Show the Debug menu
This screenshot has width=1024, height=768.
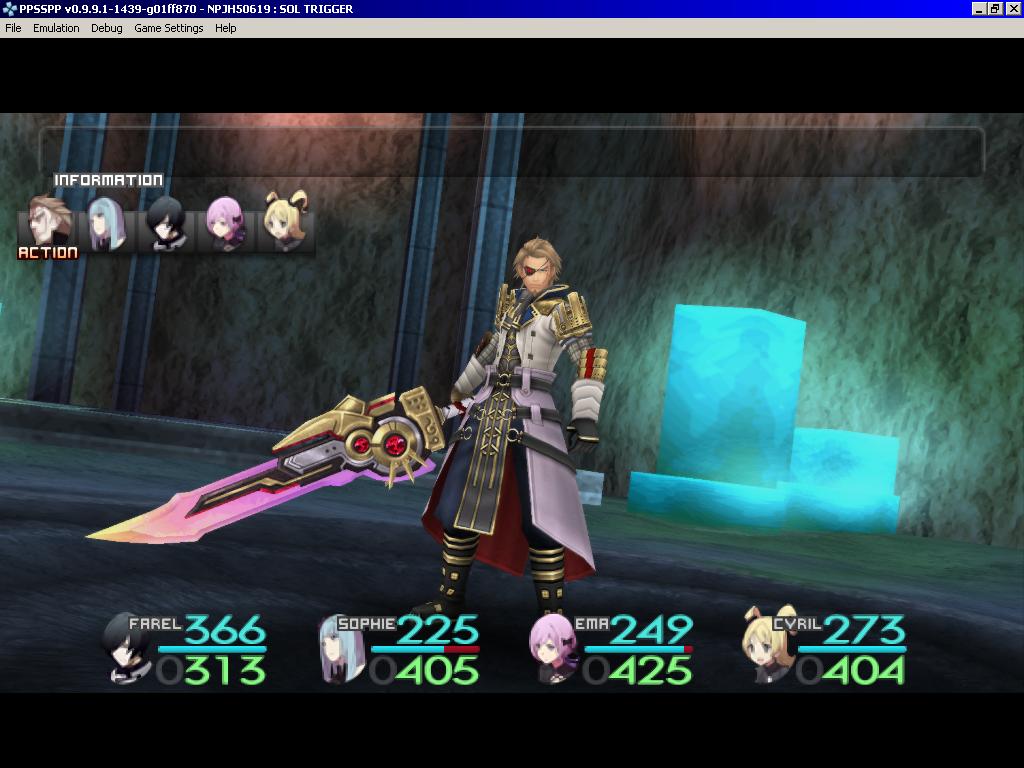click(x=107, y=28)
